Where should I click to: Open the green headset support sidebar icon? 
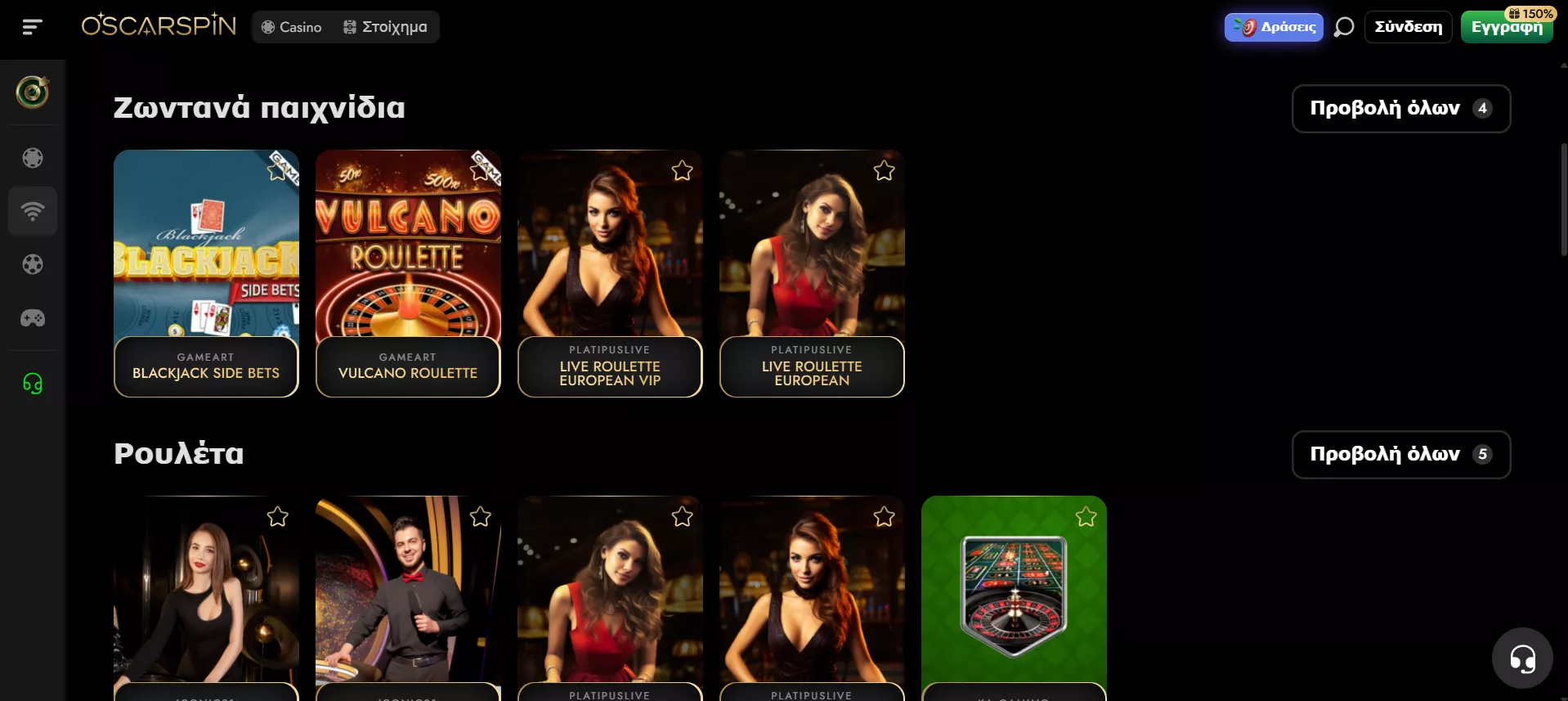(x=33, y=383)
